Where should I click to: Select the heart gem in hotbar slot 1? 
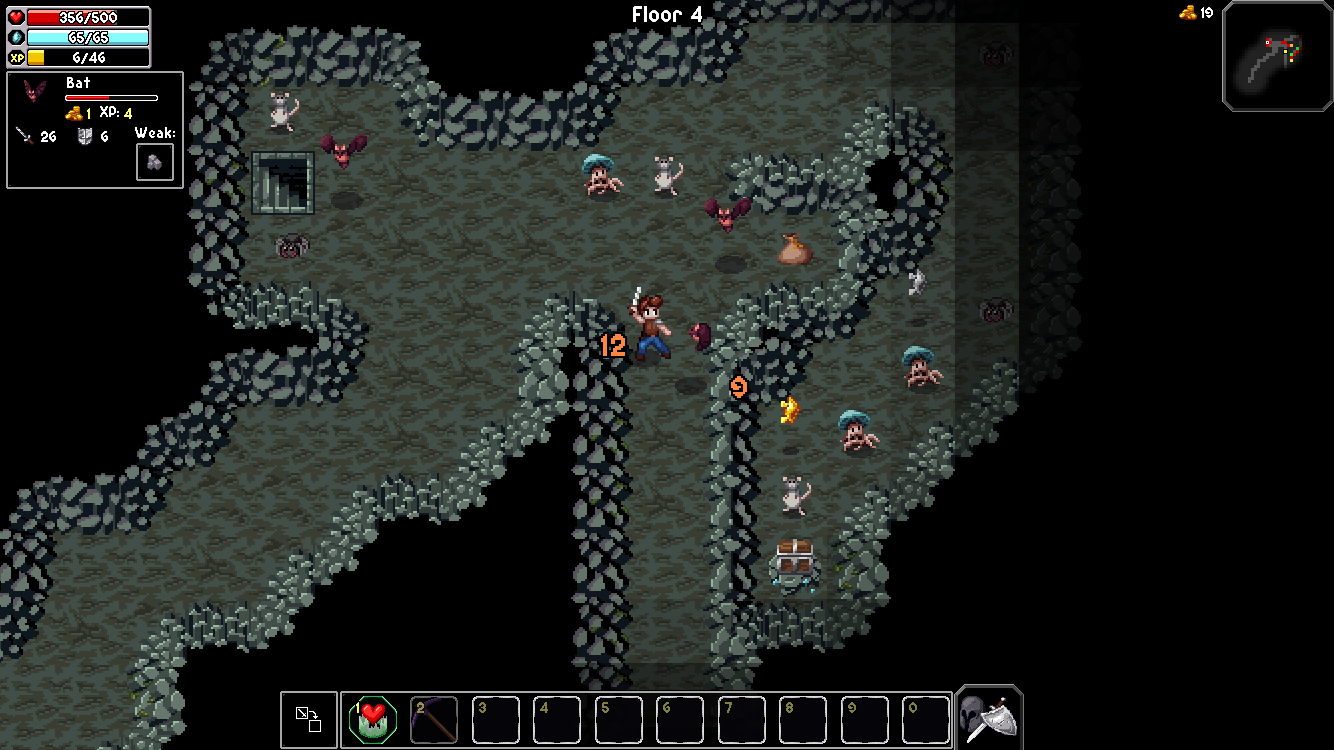coord(373,719)
